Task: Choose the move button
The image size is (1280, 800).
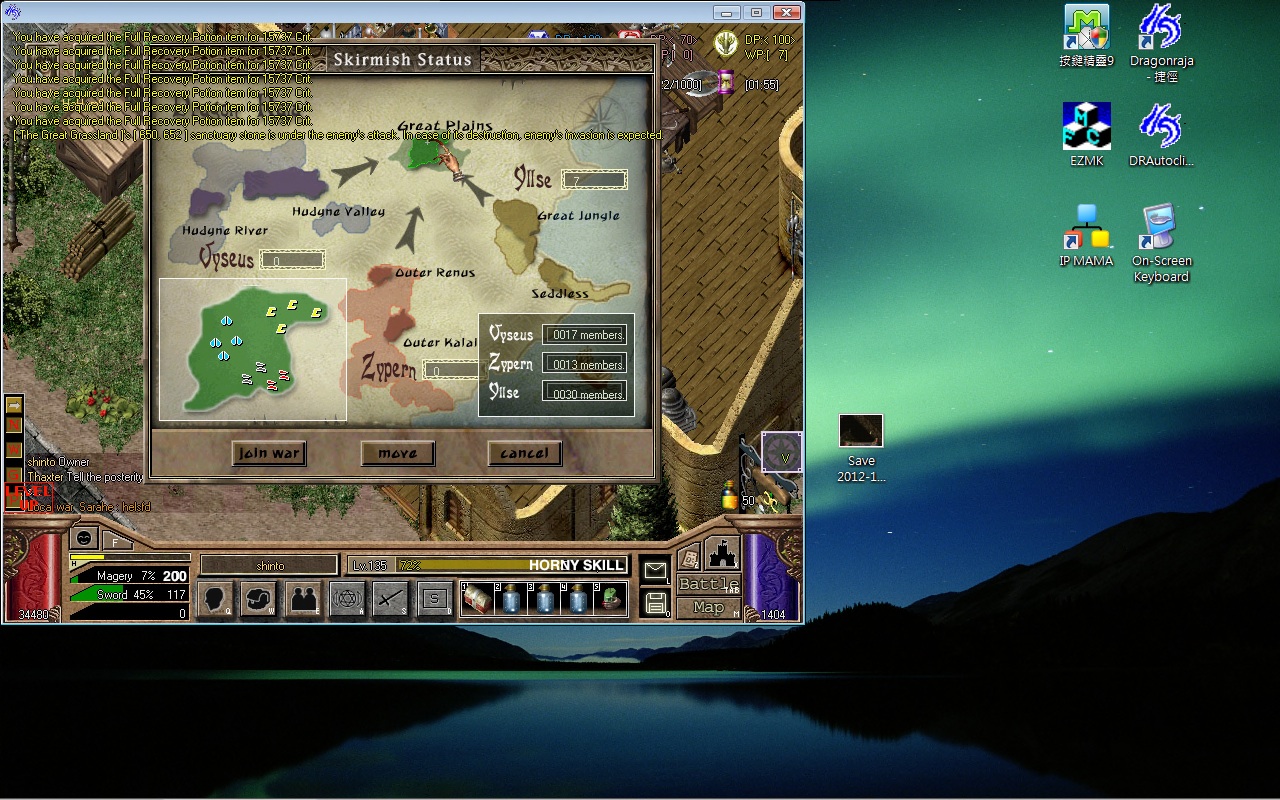Action: (397, 453)
